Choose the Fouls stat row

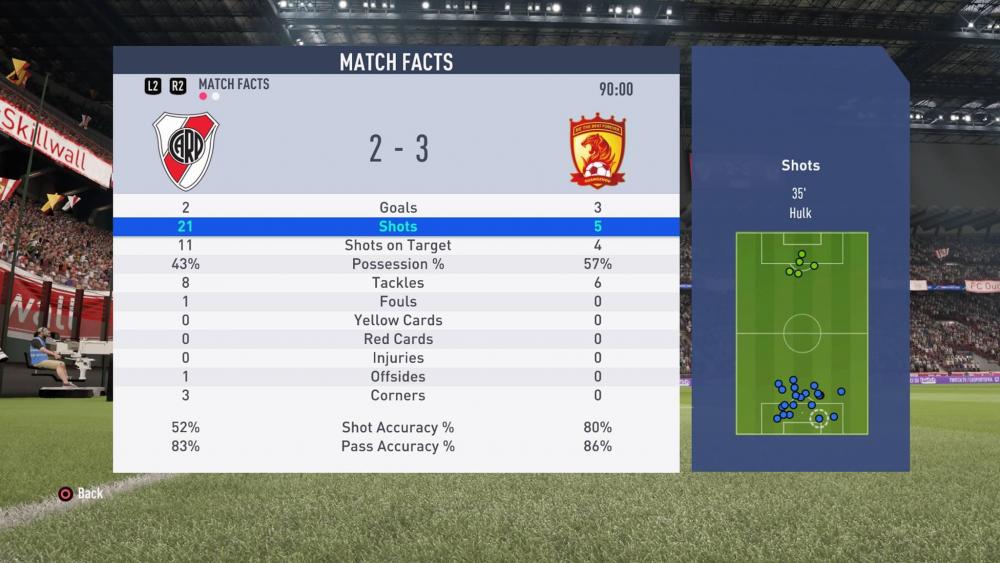pyautogui.click(x=398, y=301)
